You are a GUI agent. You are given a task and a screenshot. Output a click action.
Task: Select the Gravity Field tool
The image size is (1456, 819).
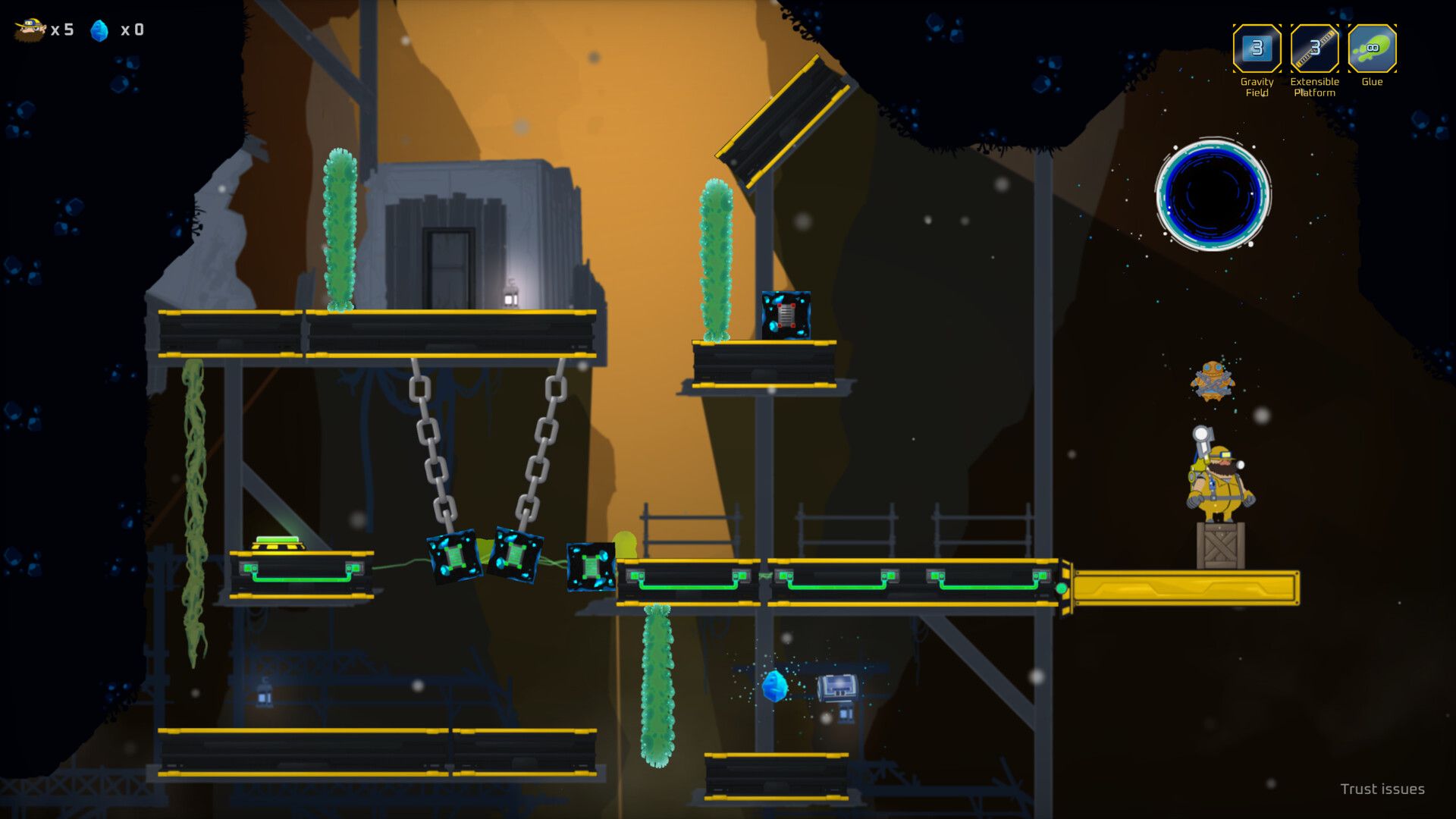coord(1257,49)
